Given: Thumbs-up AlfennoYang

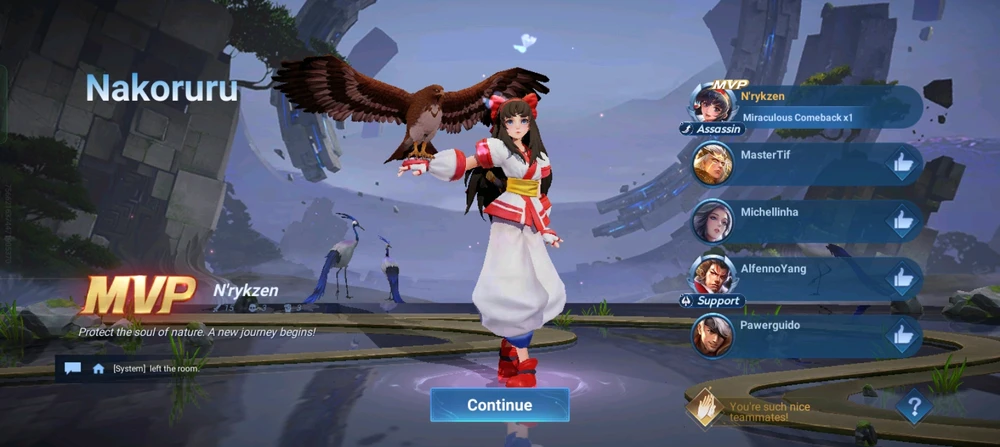Looking at the screenshot, I should point(903,278).
